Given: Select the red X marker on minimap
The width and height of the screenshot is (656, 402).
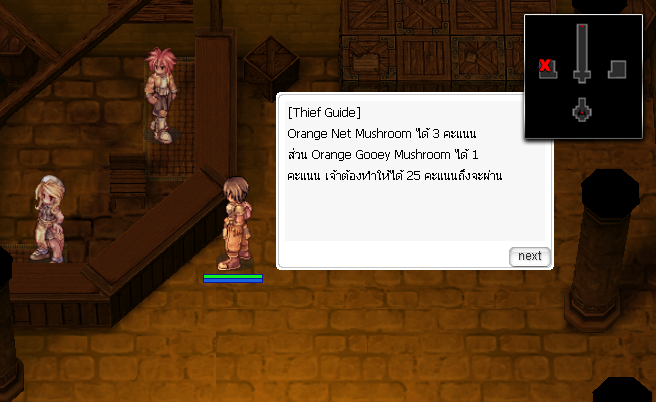Looking at the screenshot, I should [546, 67].
